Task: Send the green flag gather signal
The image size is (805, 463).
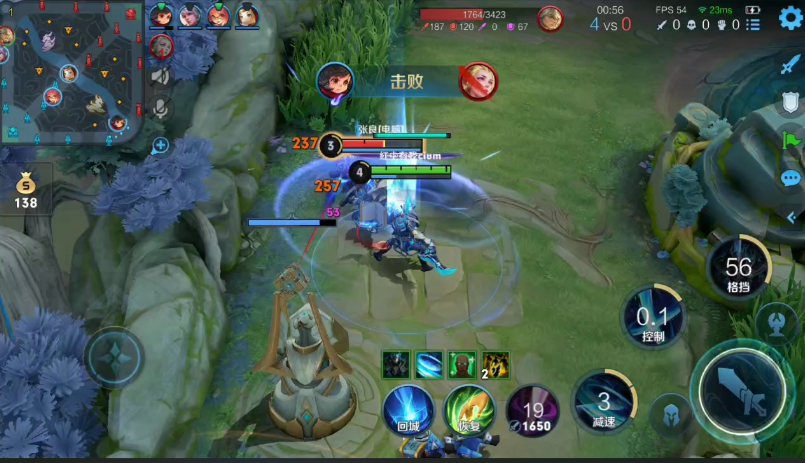Action: (790, 141)
